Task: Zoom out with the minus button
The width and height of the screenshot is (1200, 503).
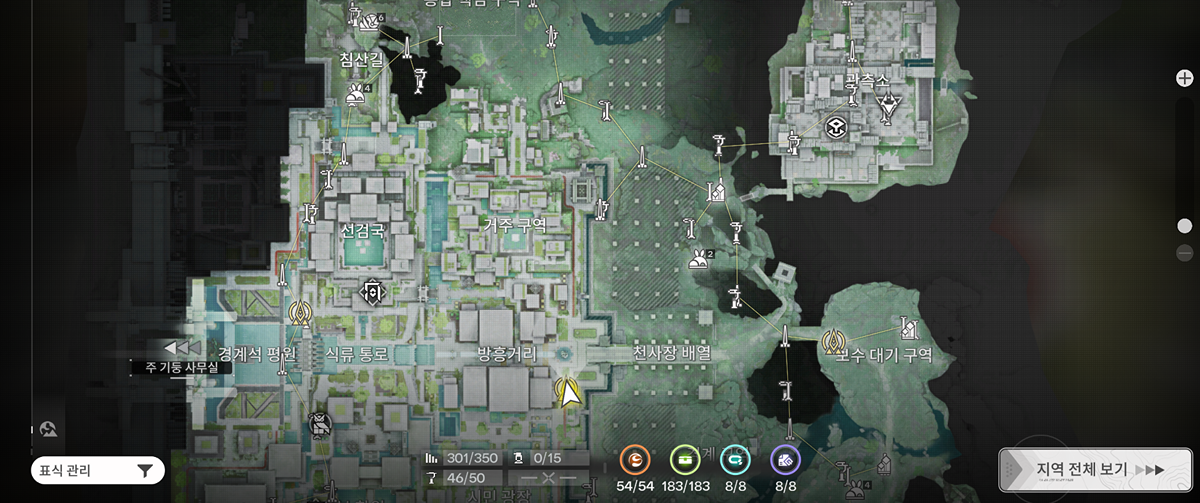Action: [x=1184, y=253]
